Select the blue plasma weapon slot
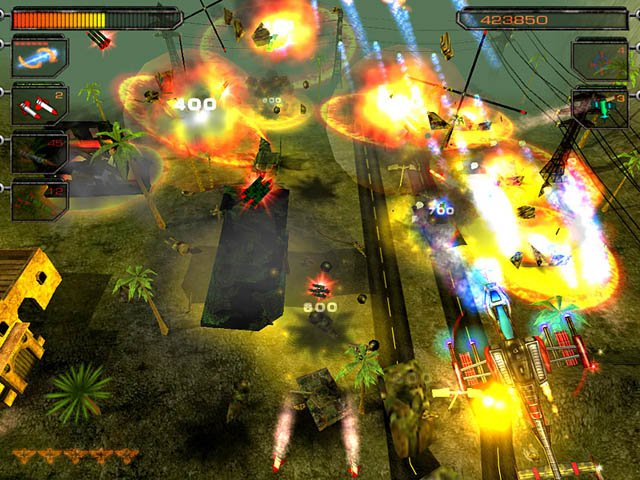Image resolution: width=640 pixels, height=480 pixels. point(39,57)
